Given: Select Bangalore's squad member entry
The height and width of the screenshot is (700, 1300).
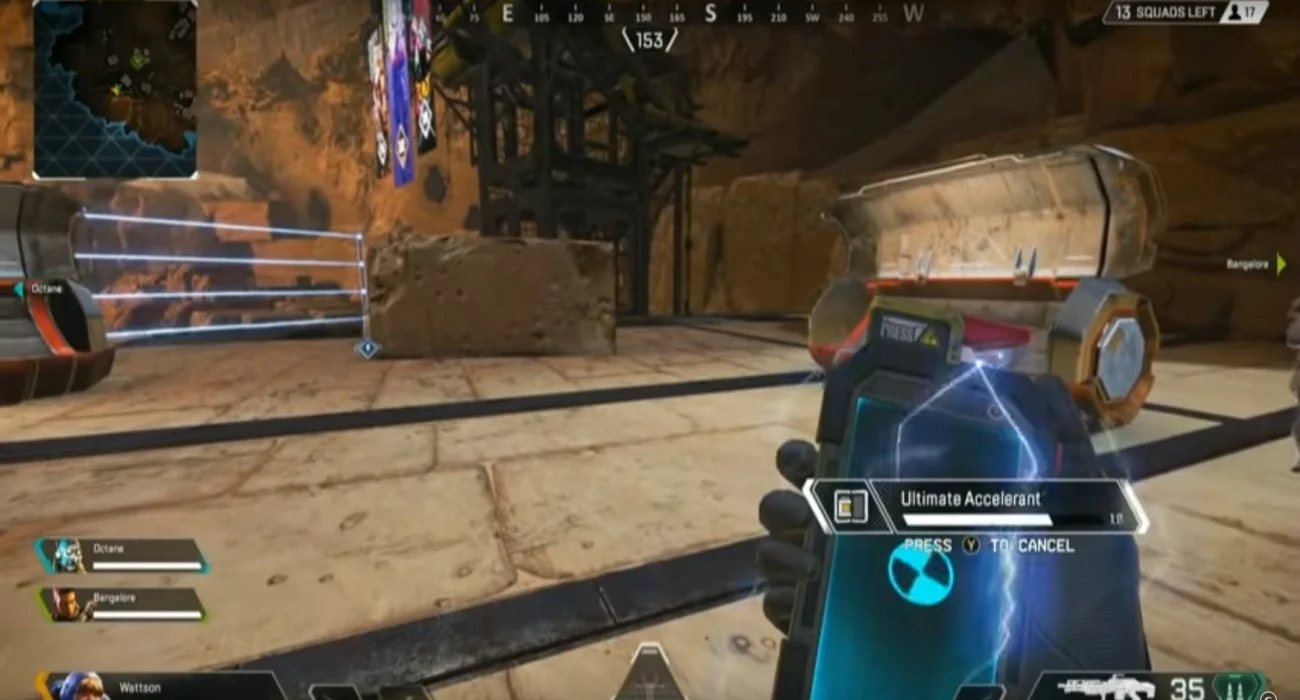Looking at the screenshot, I should [122, 604].
